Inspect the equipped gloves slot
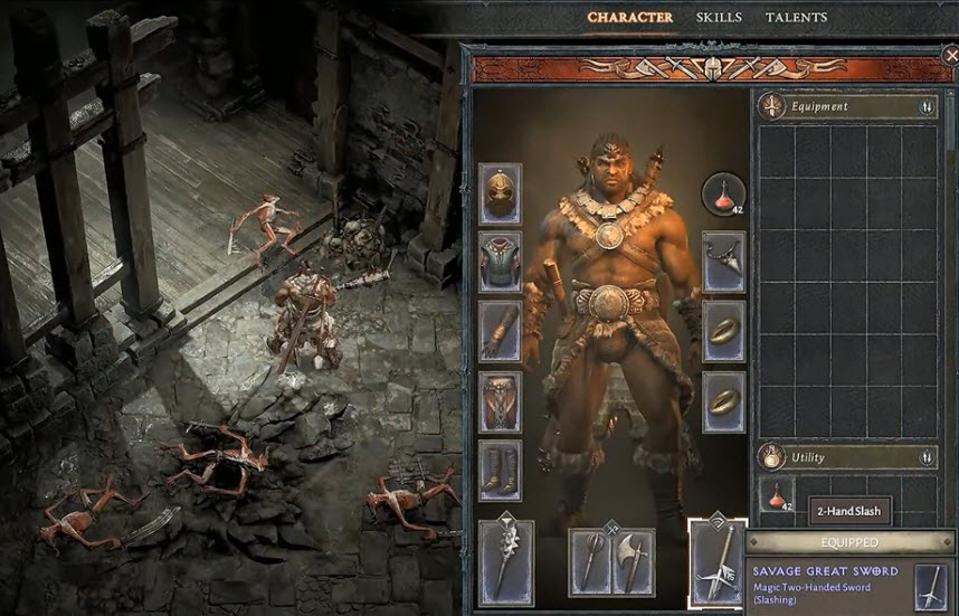Viewport: 959px width, 616px height. pos(500,331)
